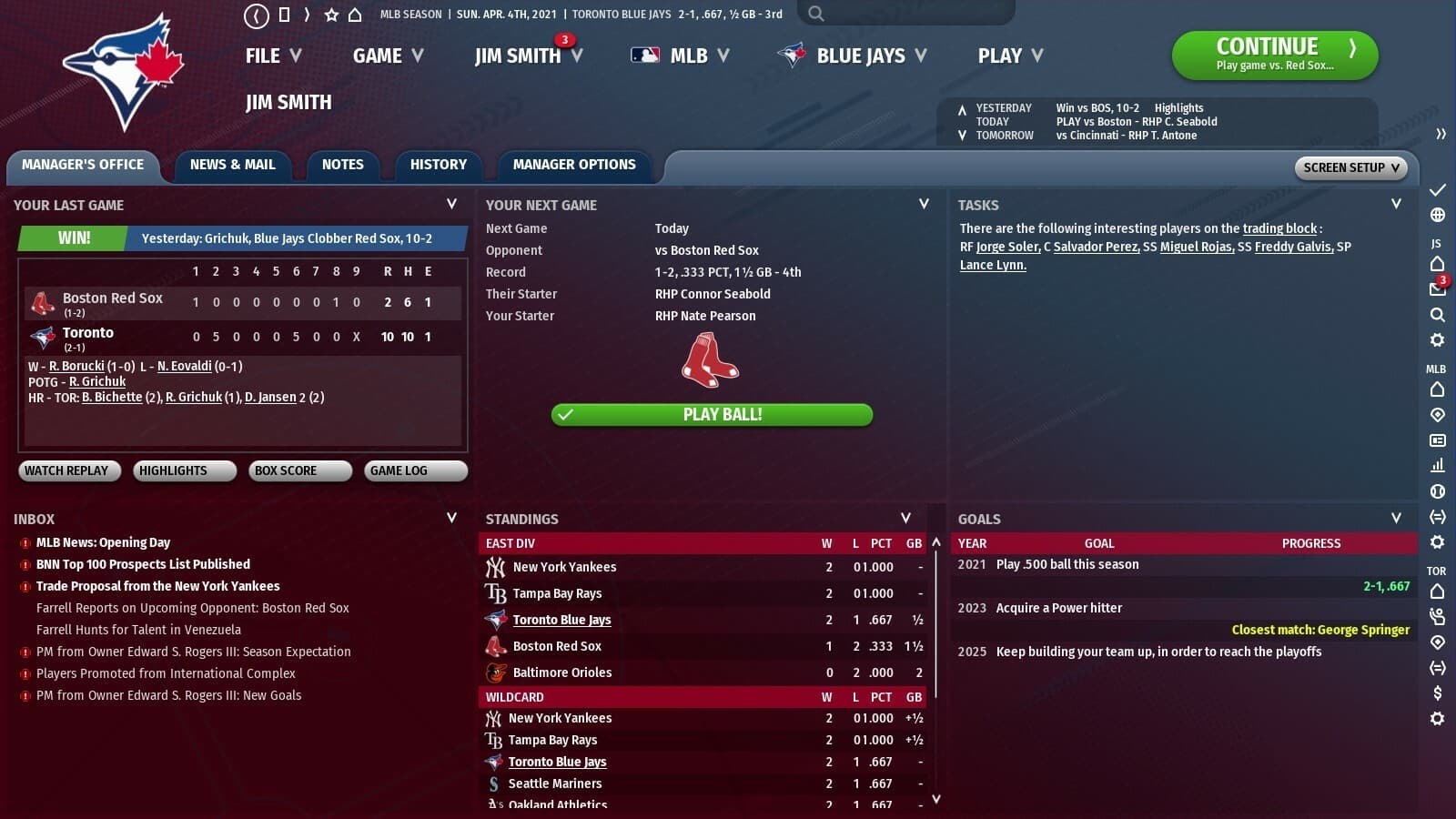Open the dollar sign finances icon under TOR
This screenshot has height=819, width=1456.
coord(1437,693)
